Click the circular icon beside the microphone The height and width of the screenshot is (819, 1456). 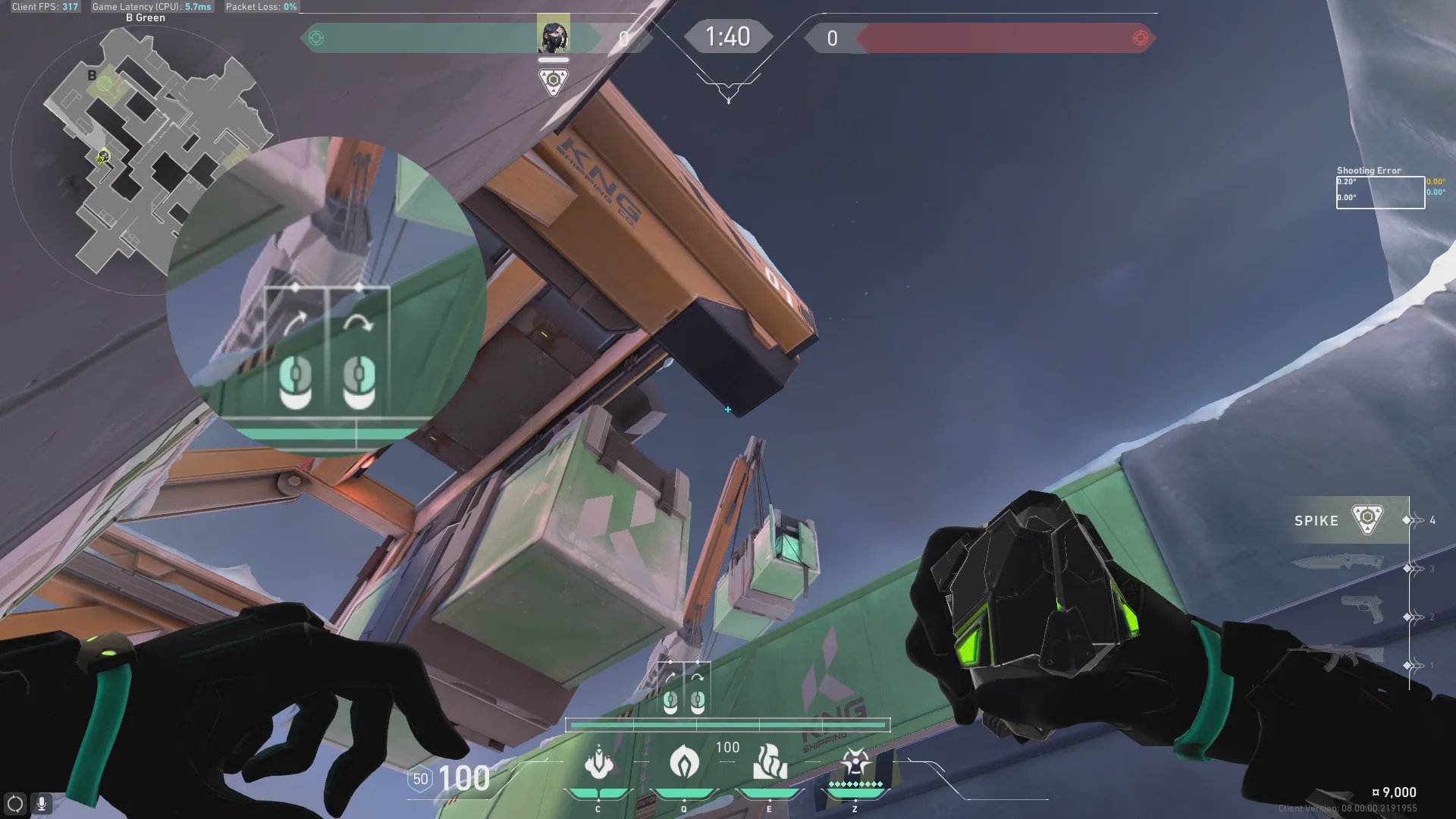pyautogui.click(x=15, y=803)
